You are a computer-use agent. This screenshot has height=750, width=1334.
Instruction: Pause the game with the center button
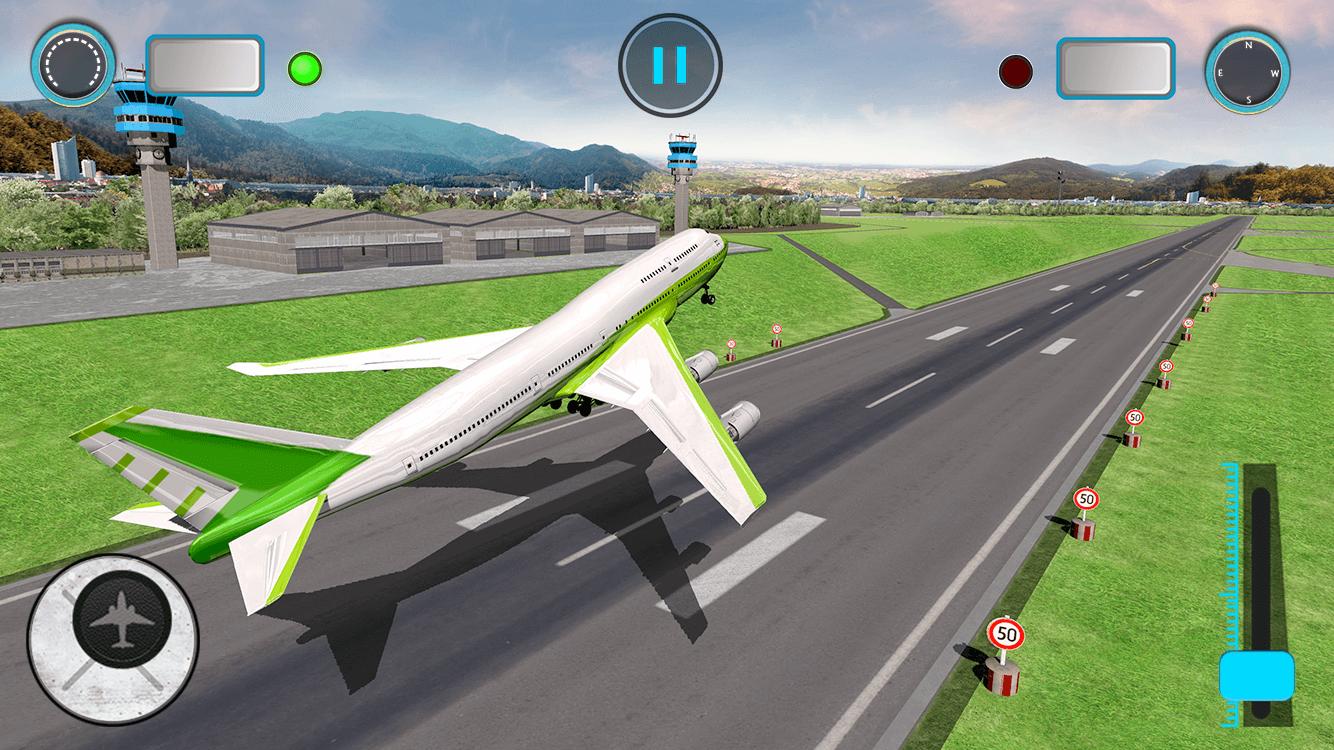(669, 64)
